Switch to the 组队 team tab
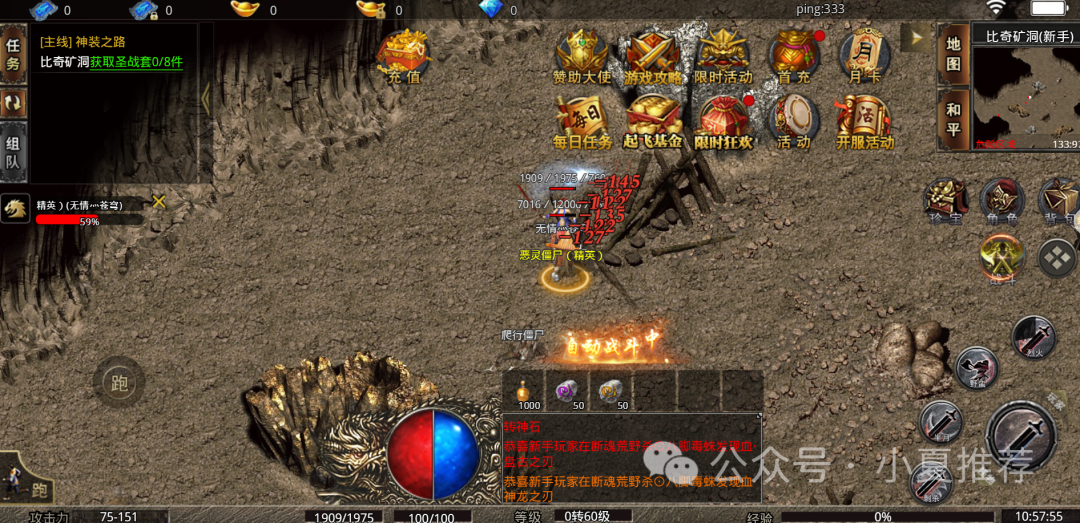This screenshot has height=523, width=1080. (x=14, y=153)
